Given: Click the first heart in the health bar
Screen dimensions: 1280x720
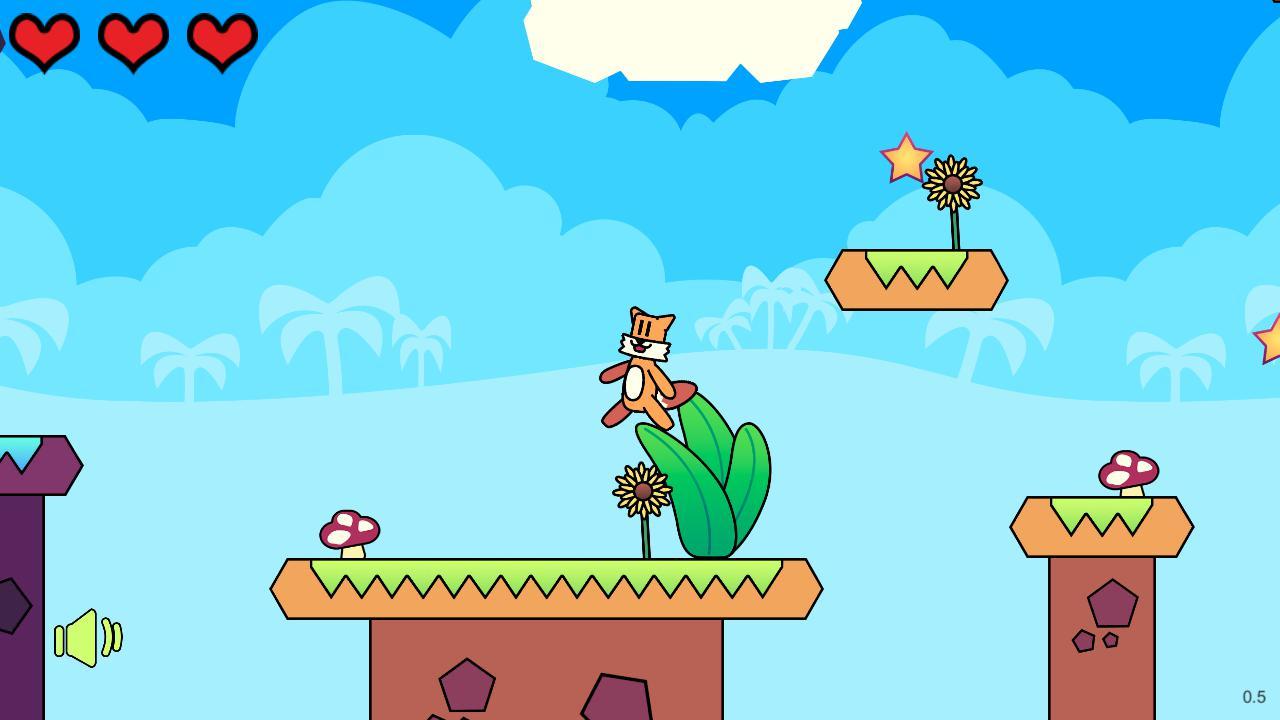Looking at the screenshot, I should click(45, 40).
